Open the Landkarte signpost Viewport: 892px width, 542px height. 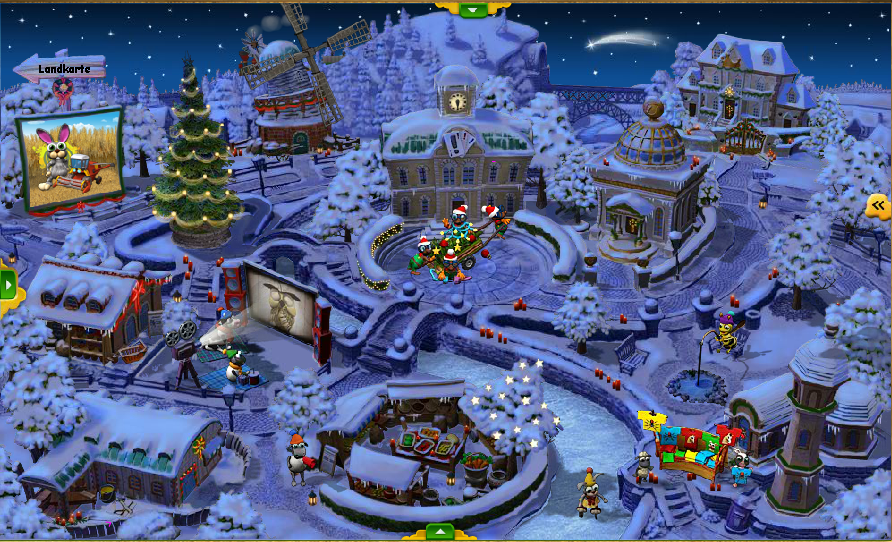[61, 69]
